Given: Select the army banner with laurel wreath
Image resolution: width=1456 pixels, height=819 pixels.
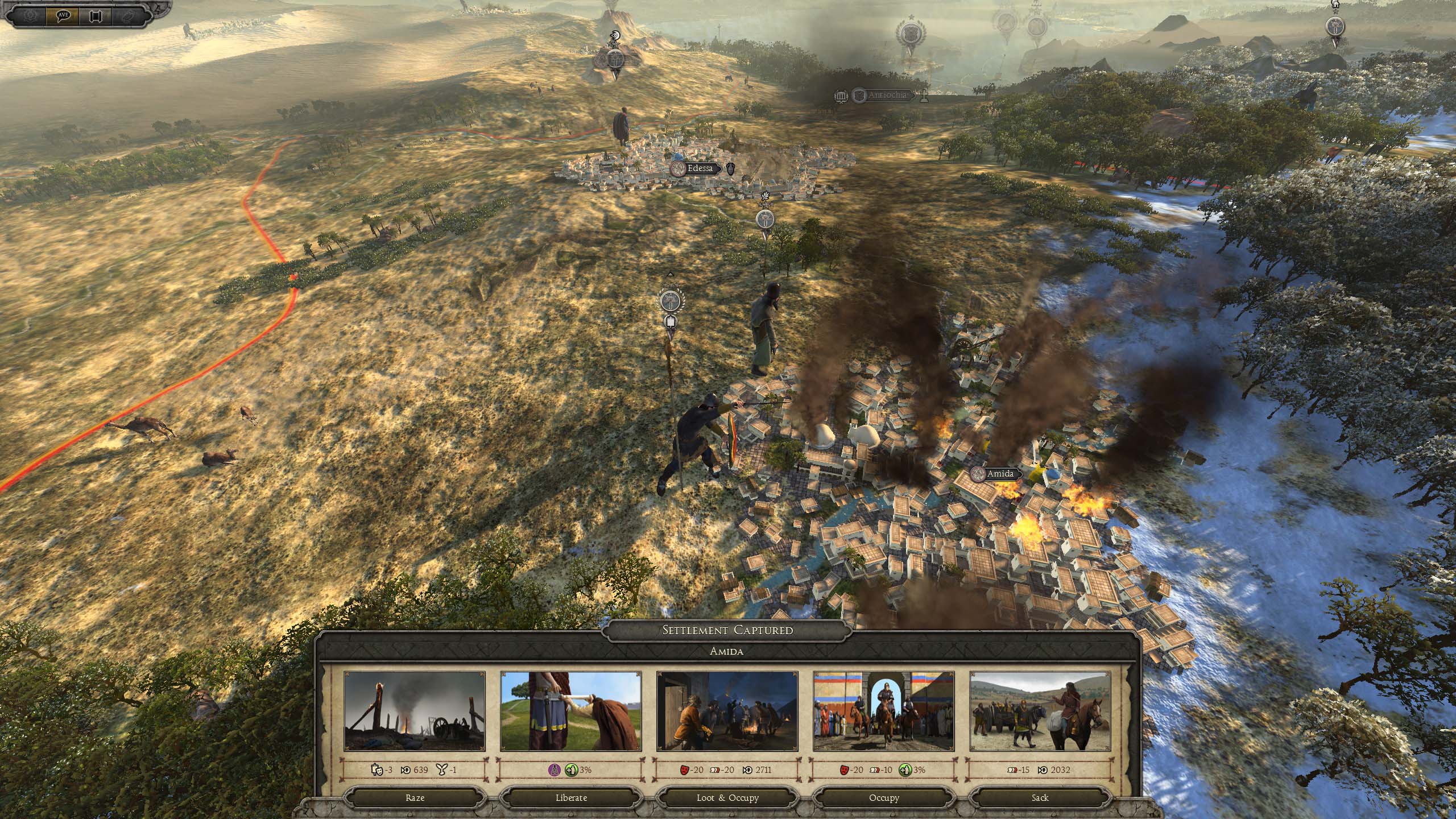Looking at the screenshot, I should [x=670, y=300].
